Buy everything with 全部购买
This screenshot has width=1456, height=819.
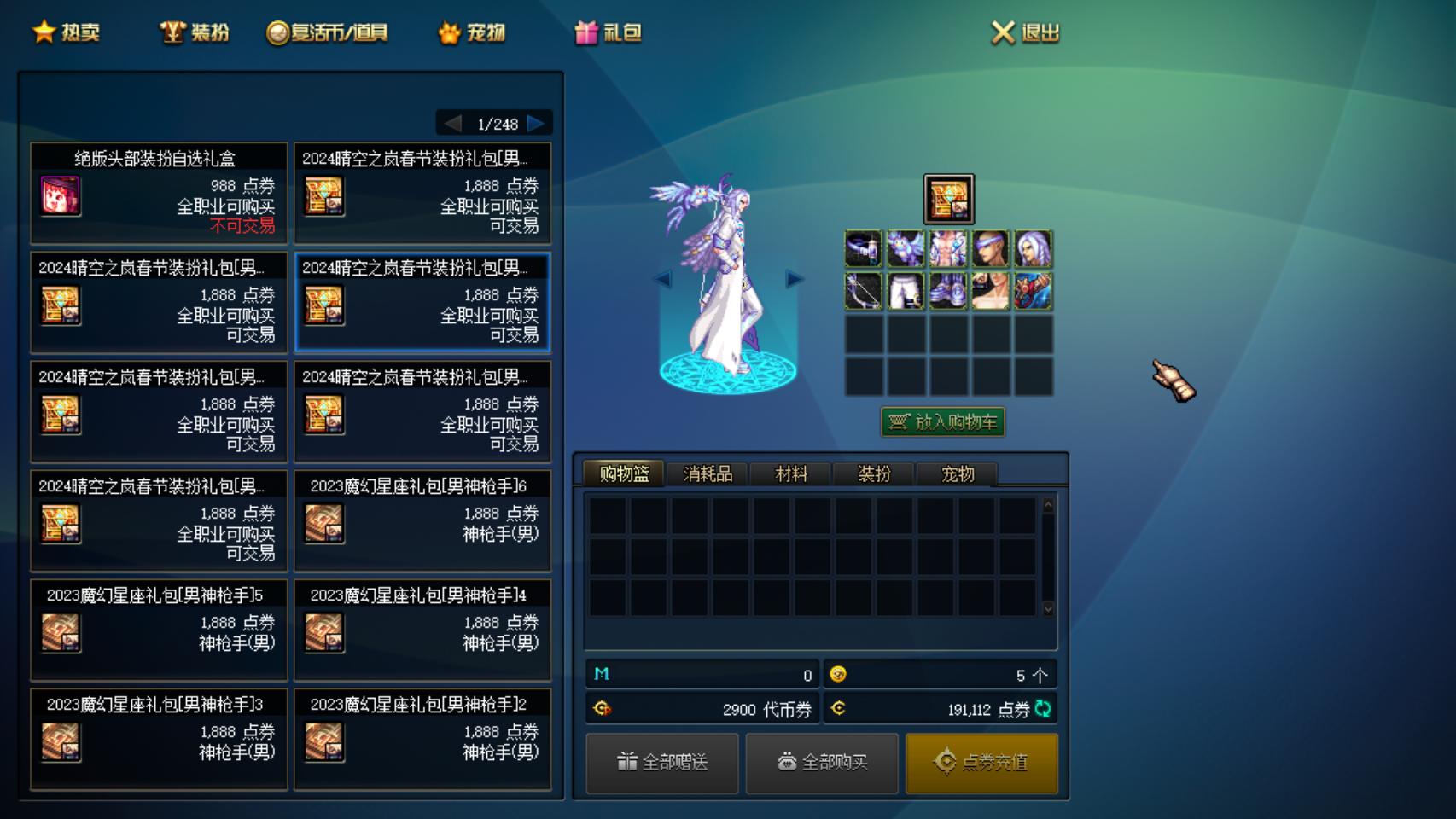[822, 762]
